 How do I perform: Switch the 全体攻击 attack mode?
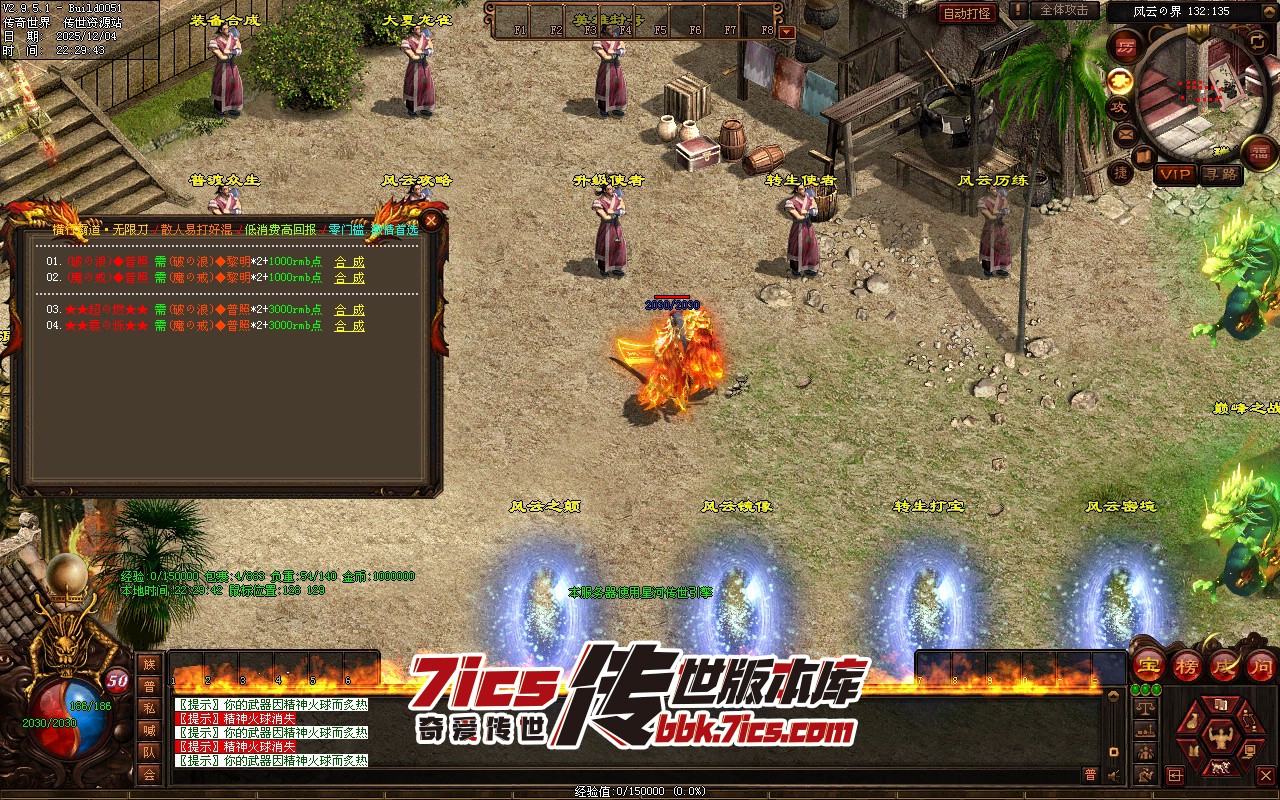[1064, 10]
